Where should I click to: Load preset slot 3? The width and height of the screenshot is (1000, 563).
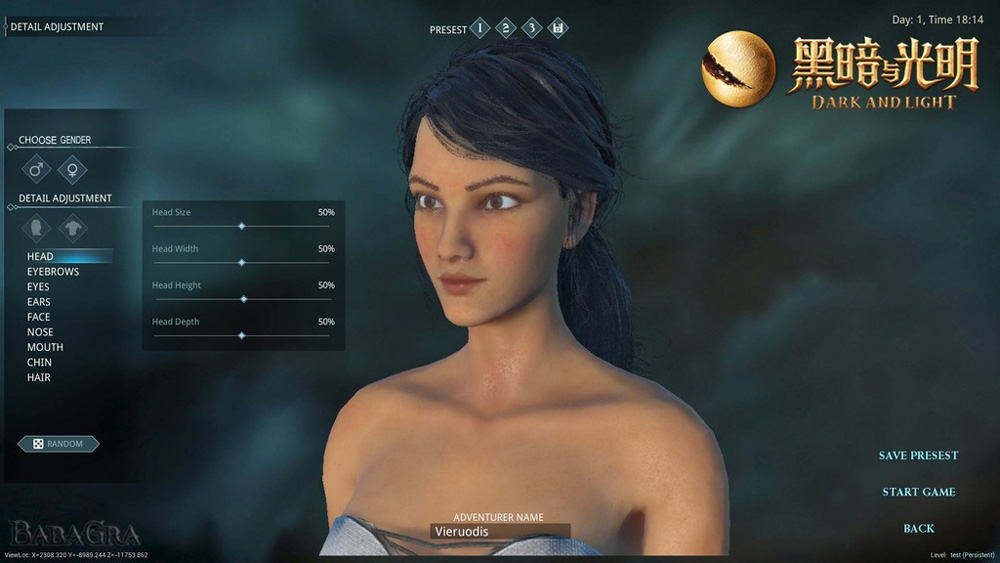pyautogui.click(x=532, y=28)
